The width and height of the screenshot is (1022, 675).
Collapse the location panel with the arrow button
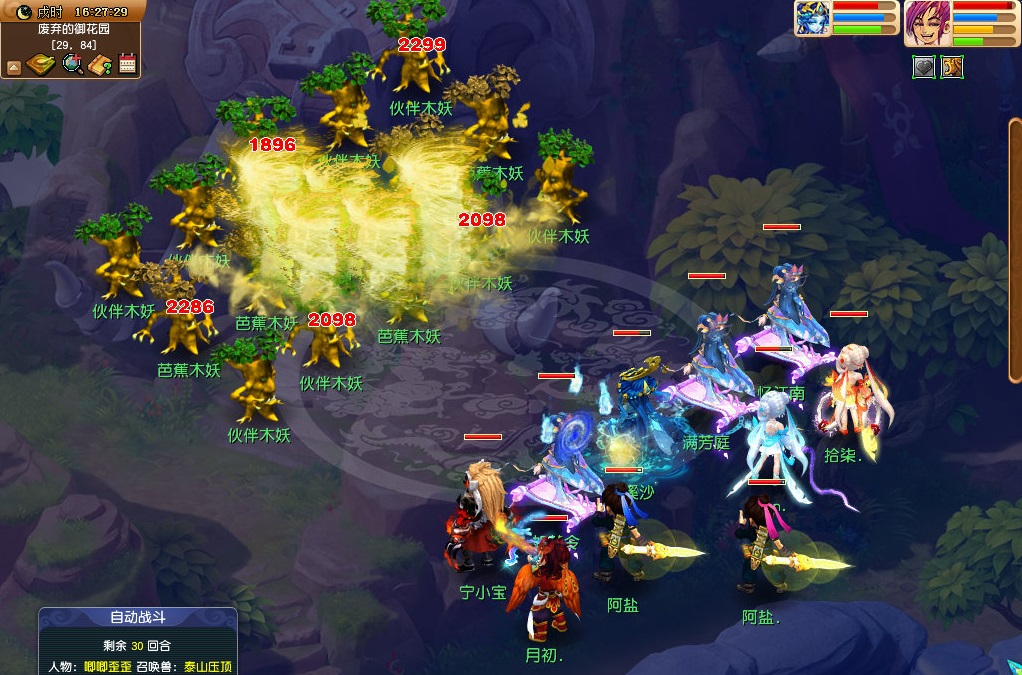coord(14,66)
